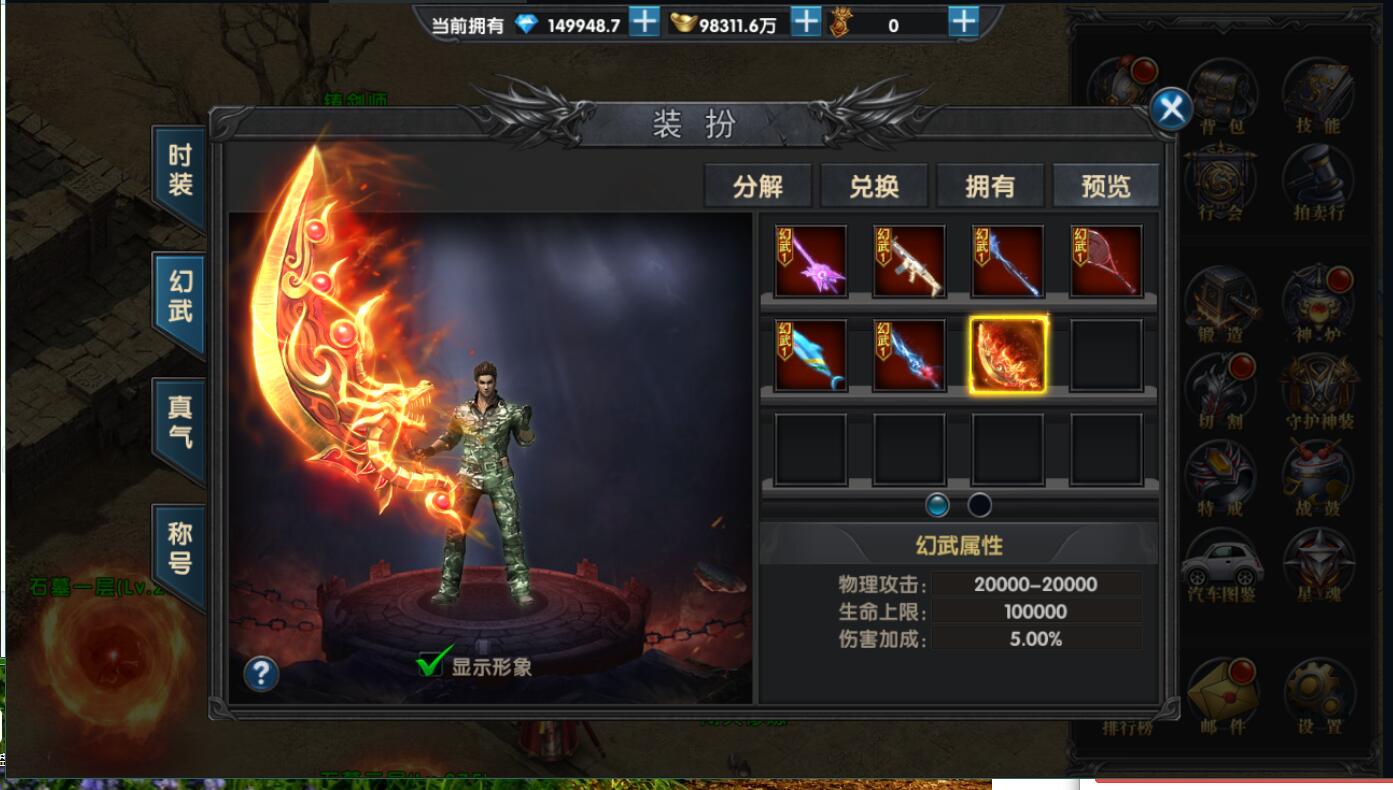Screen dimensions: 1393x790
Task: Click the 分解 button
Action: (758, 186)
